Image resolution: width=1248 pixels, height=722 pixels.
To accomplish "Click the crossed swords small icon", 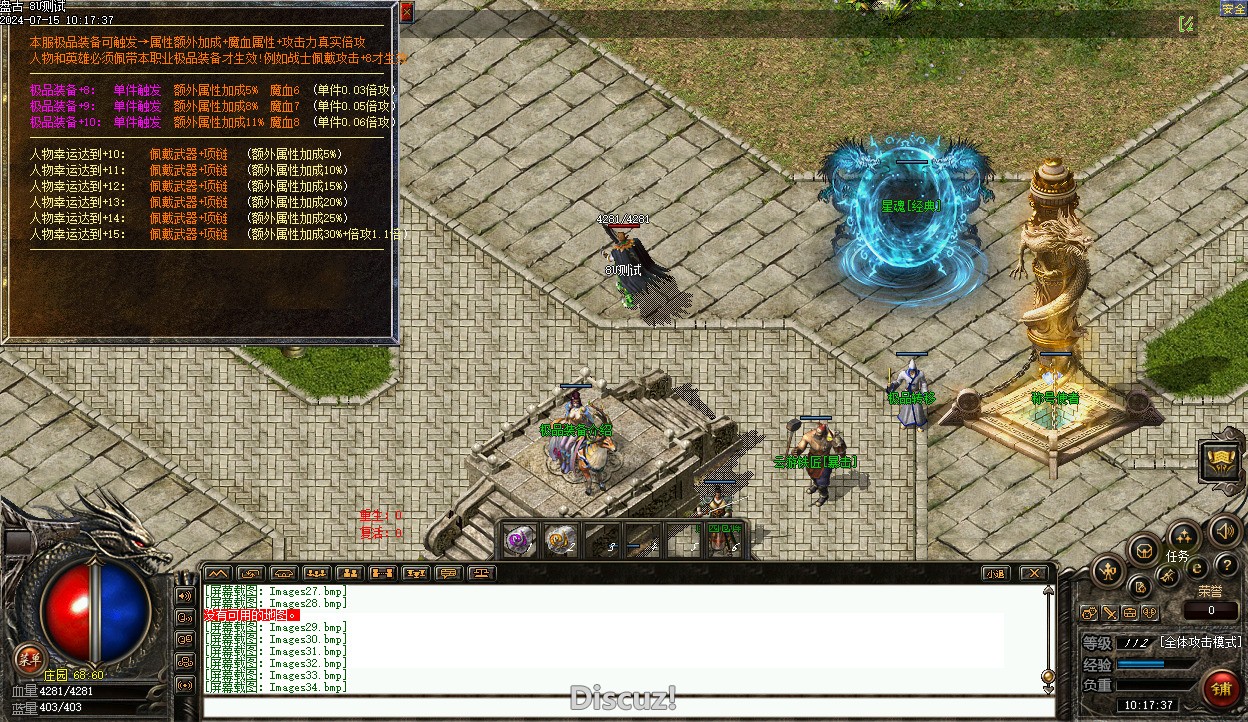I will [x=1110, y=612].
